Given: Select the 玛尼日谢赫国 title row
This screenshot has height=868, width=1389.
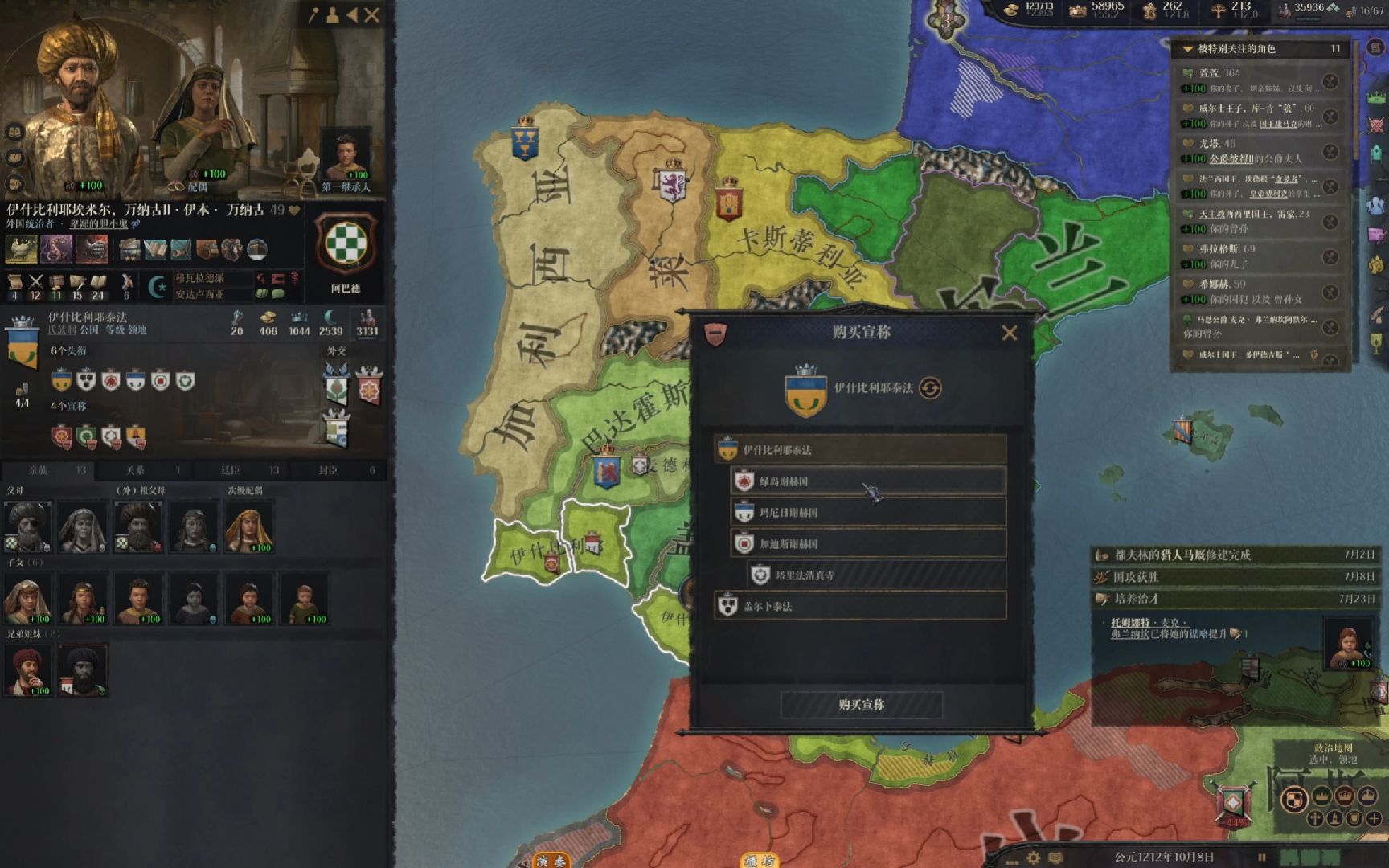Looking at the screenshot, I should [x=868, y=513].
